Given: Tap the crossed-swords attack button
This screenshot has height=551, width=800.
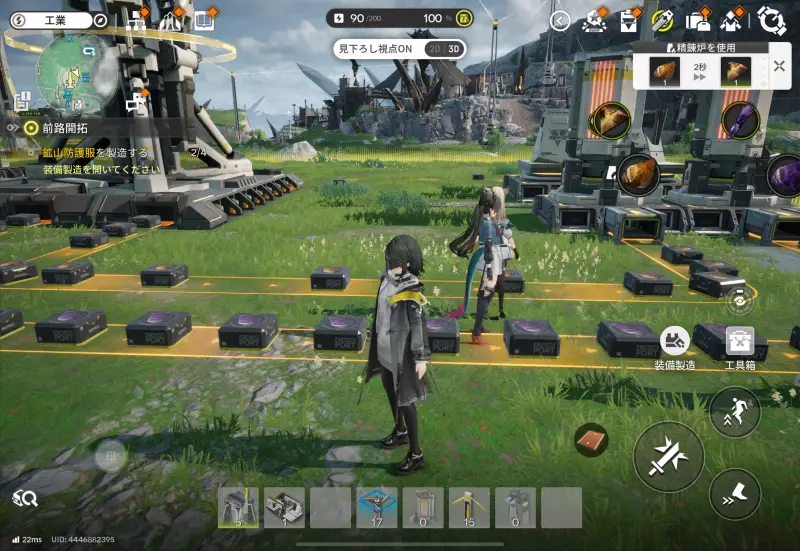Looking at the screenshot, I should [668, 456].
